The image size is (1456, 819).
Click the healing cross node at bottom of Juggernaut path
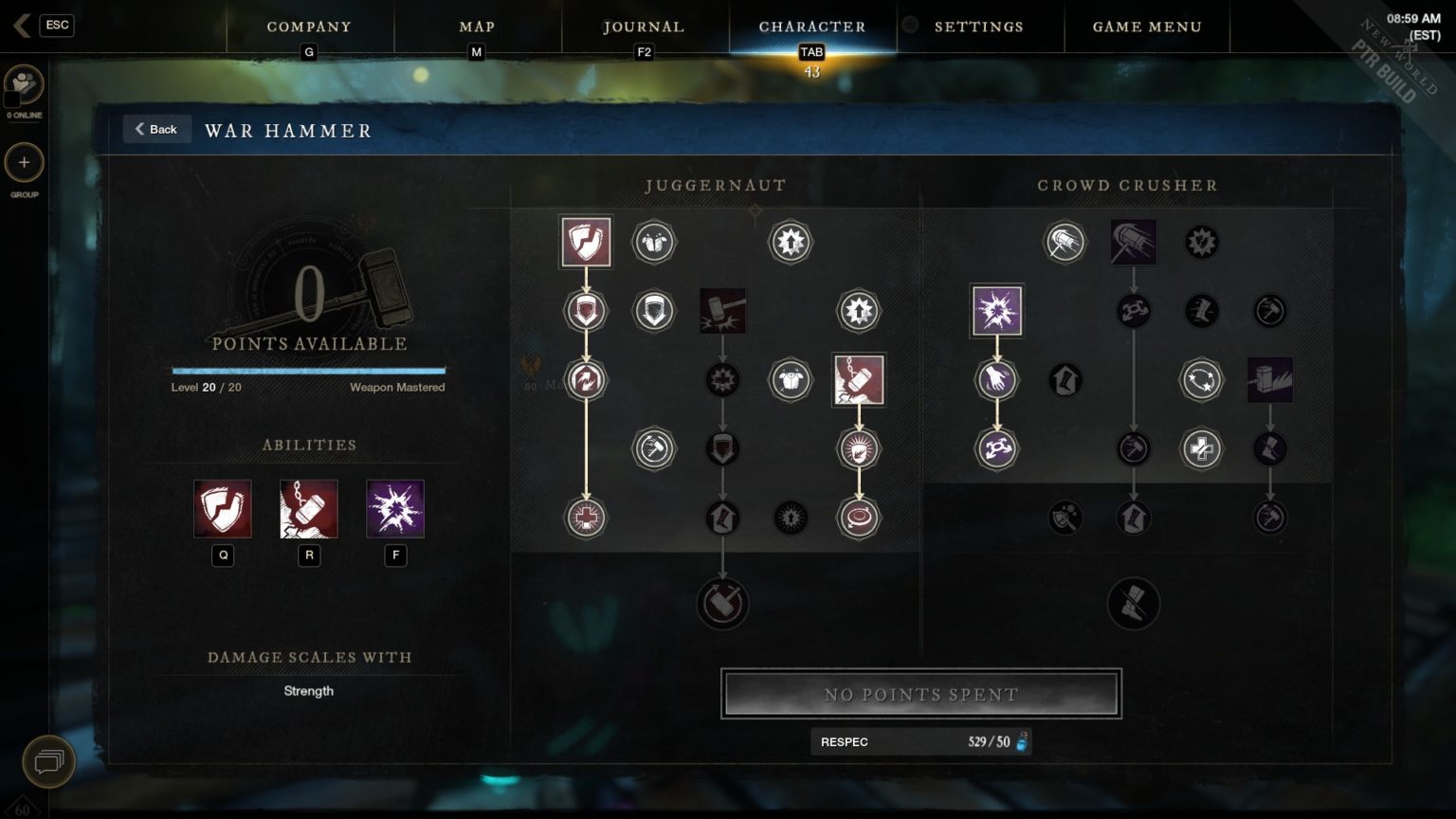pos(585,519)
